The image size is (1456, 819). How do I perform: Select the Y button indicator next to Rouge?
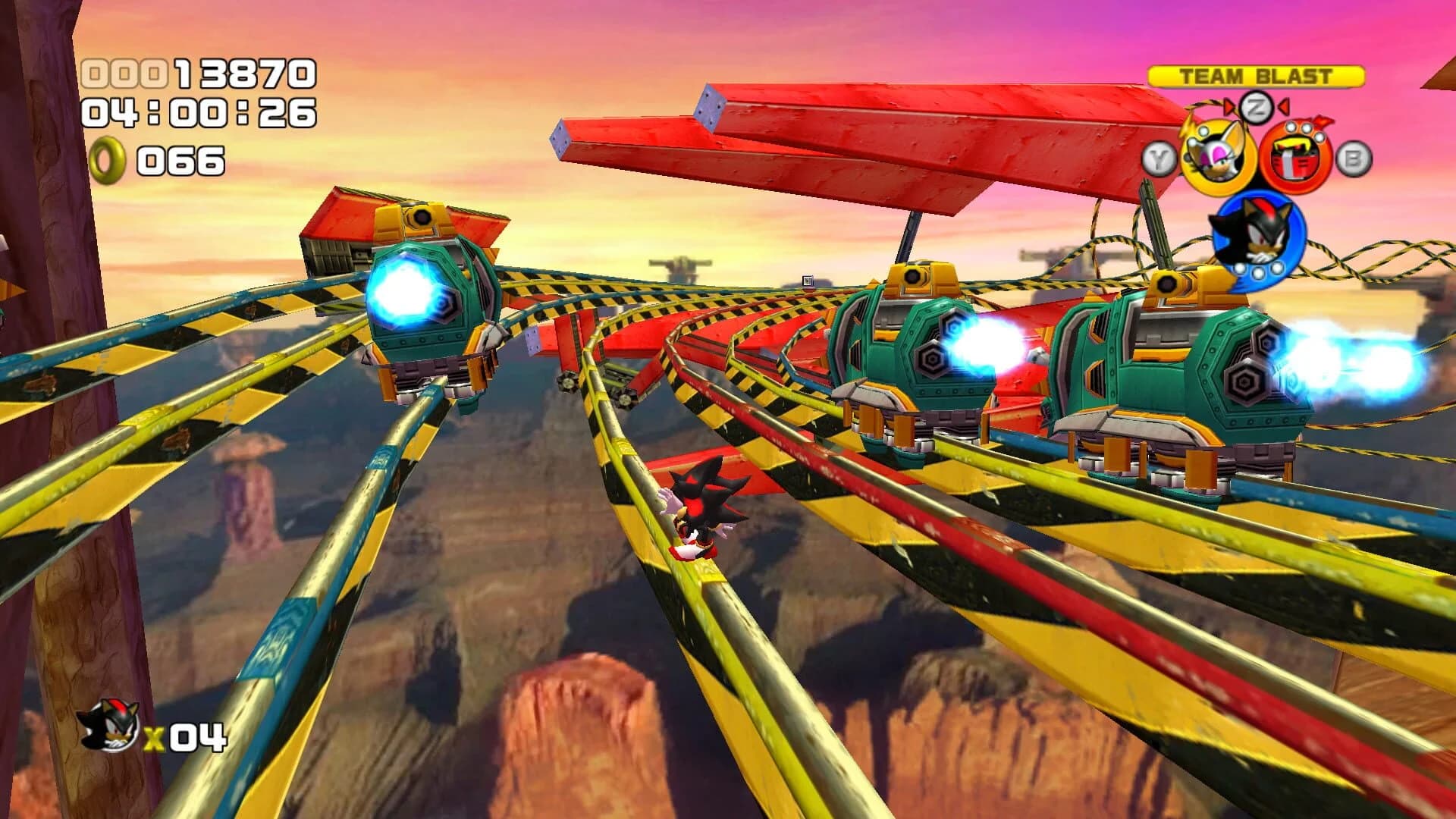tap(1159, 159)
